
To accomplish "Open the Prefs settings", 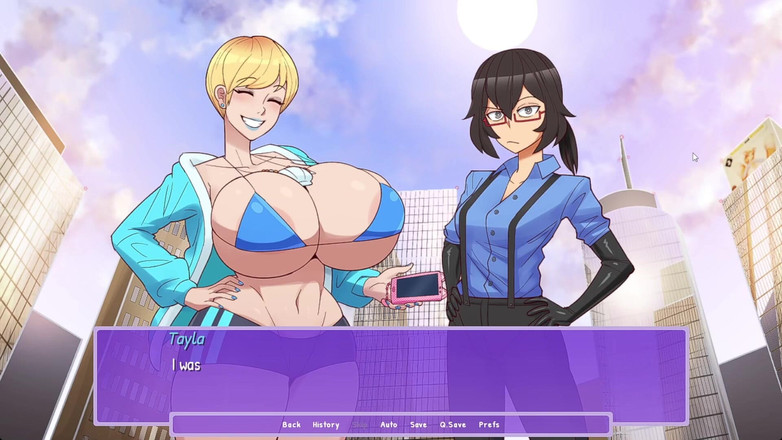I will pos(488,425).
